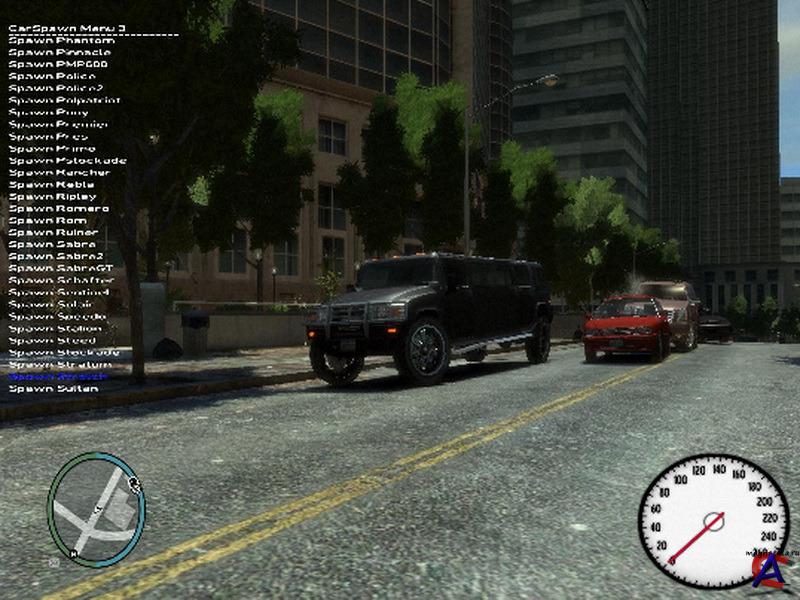Click the circular radar minimap
800x600 pixels.
96,510
